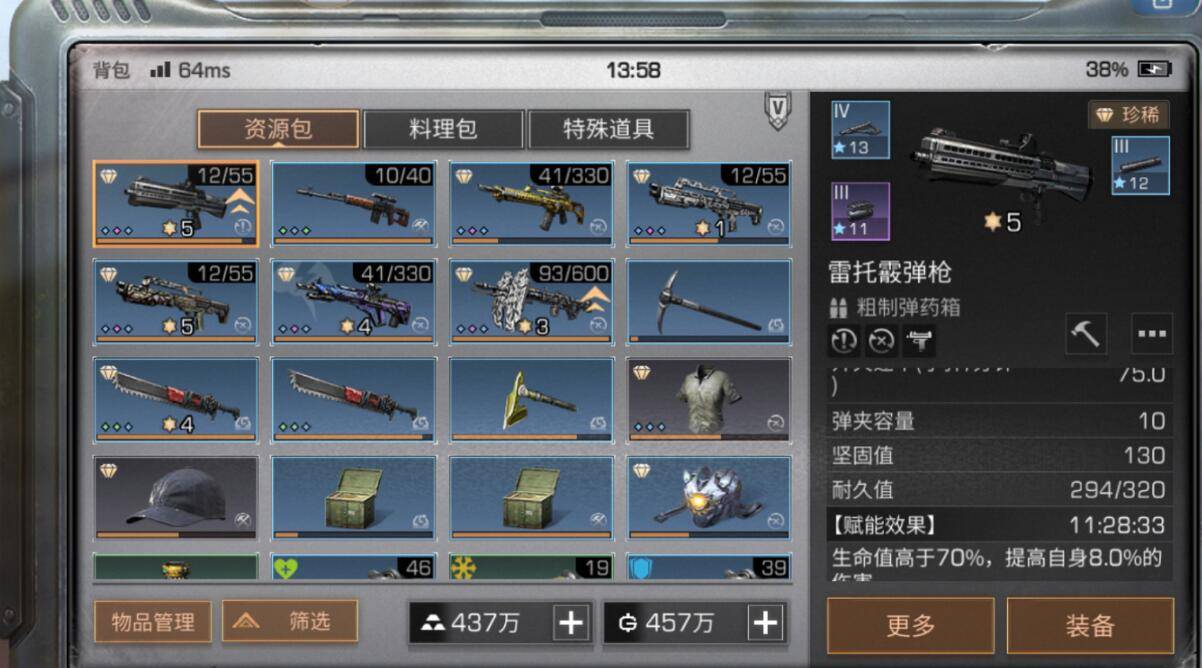Image resolution: width=1202 pixels, height=668 pixels.
Task: Select the 资源包 tab
Action: pos(278,129)
